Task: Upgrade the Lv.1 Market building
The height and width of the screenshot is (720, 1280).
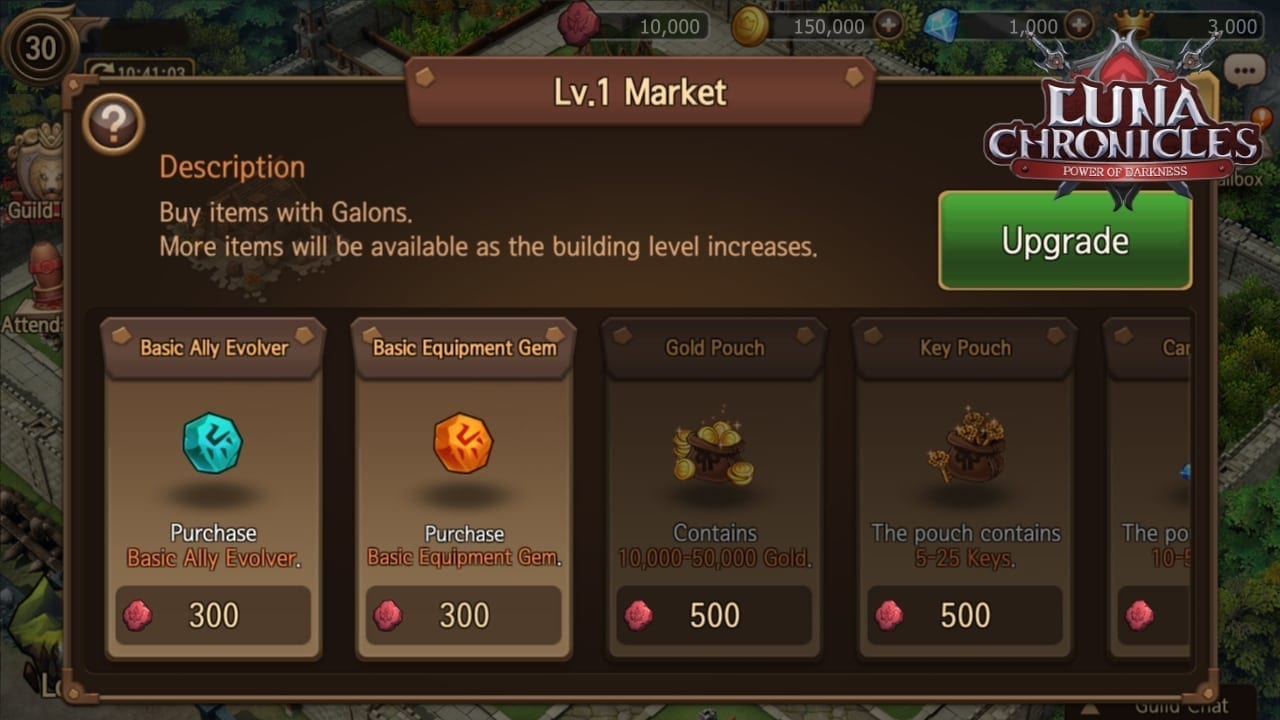Action: [1064, 241]
